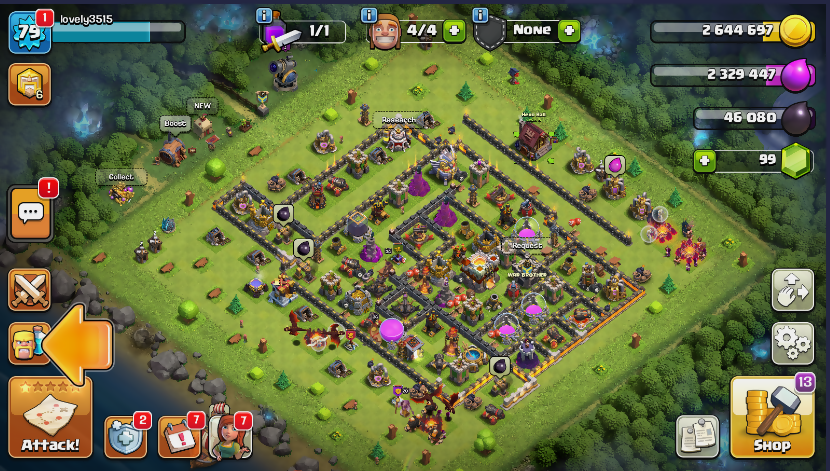
Task: Open the league trophy badge
Action: pyautogui.click(x=29, y=84)
